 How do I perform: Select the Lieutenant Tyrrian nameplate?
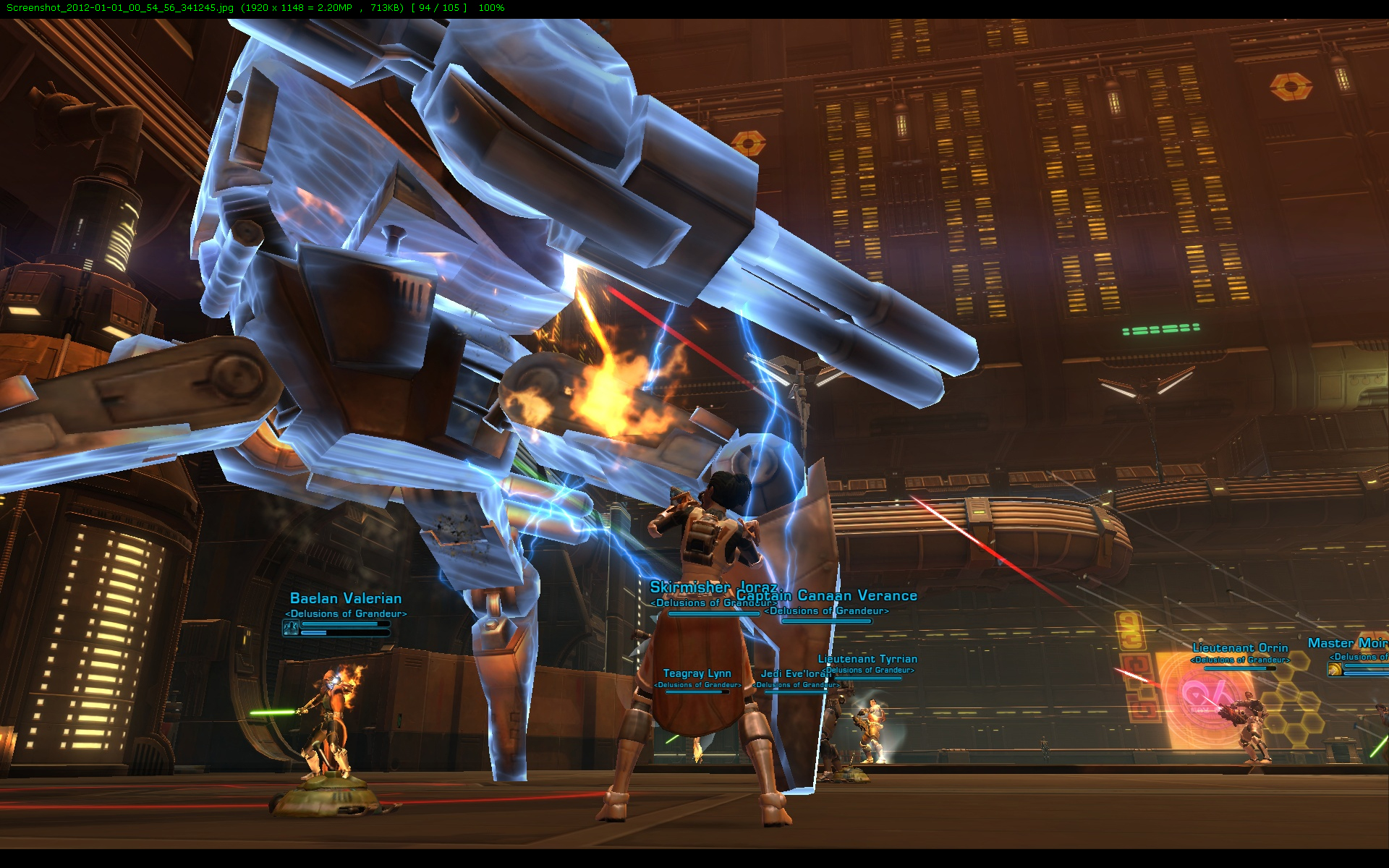point(867,659)
